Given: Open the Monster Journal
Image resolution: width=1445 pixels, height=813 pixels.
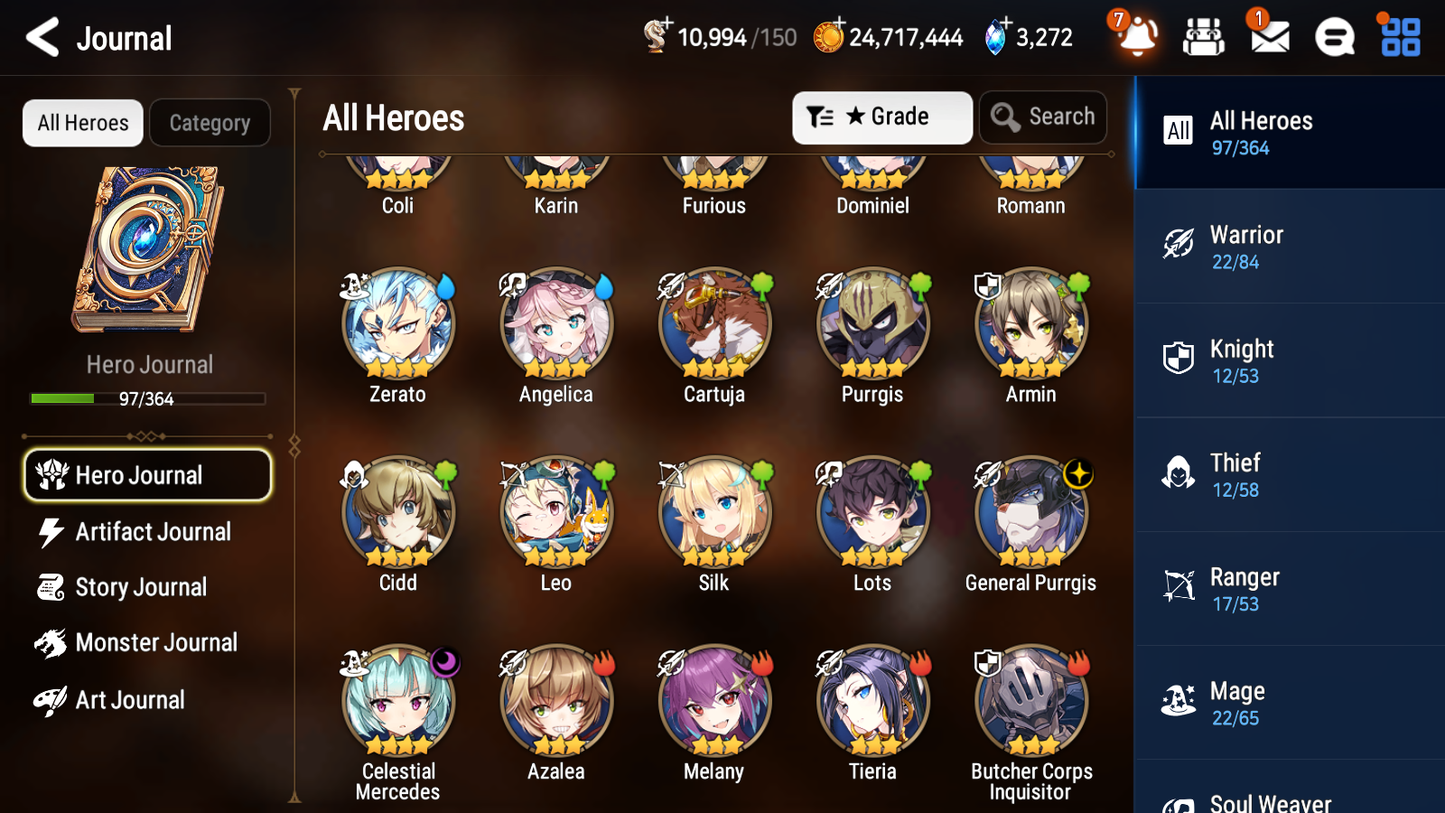Looking at the screenshot, I should point(156,642).
